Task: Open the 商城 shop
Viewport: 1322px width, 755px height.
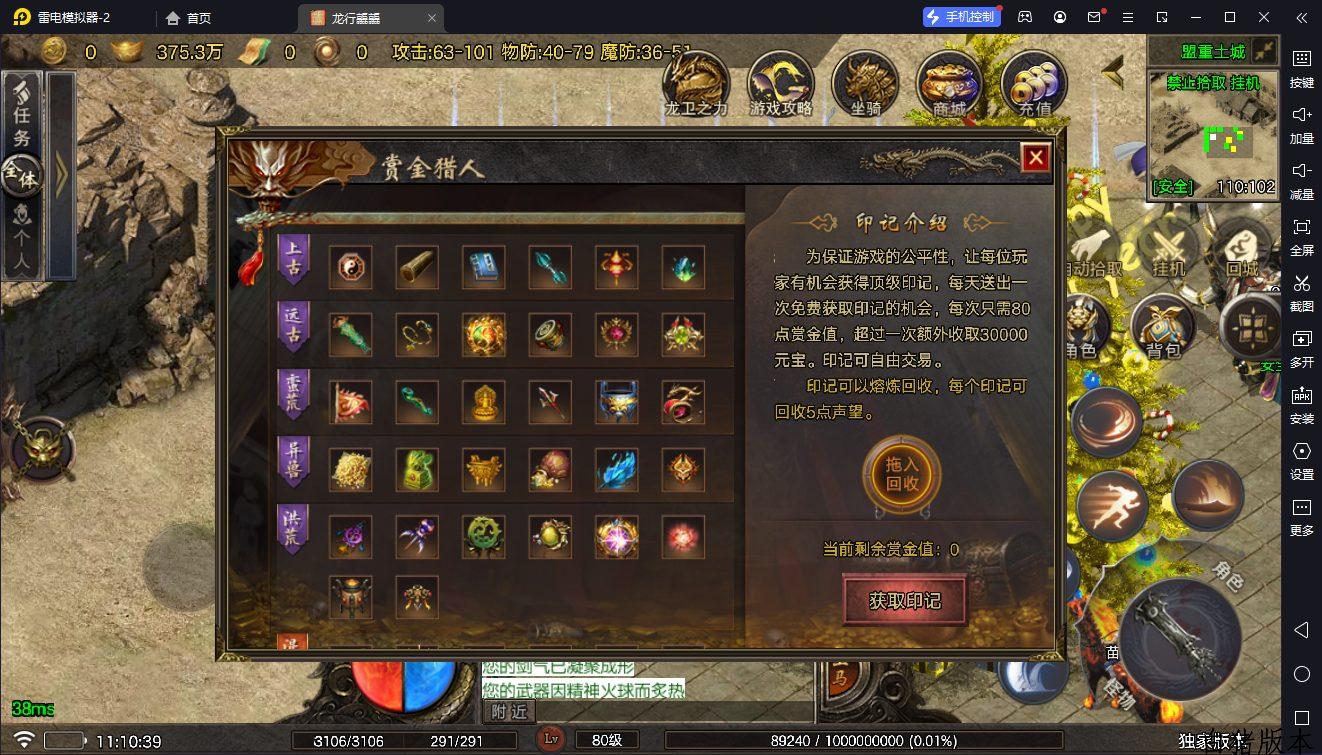Action: [950, 84]
